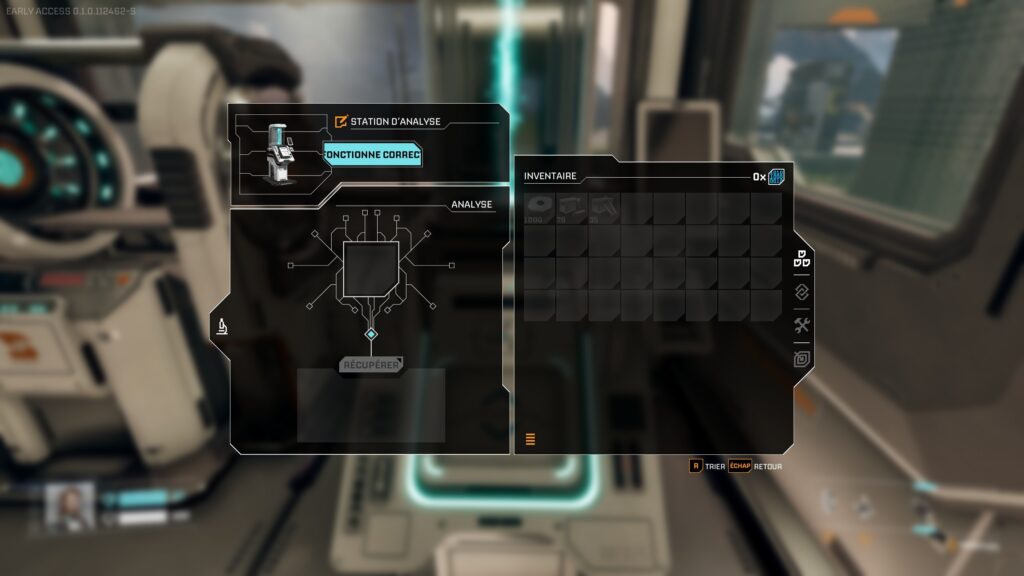Choose the inventory item stacked at 20

(x=572, y=208)
